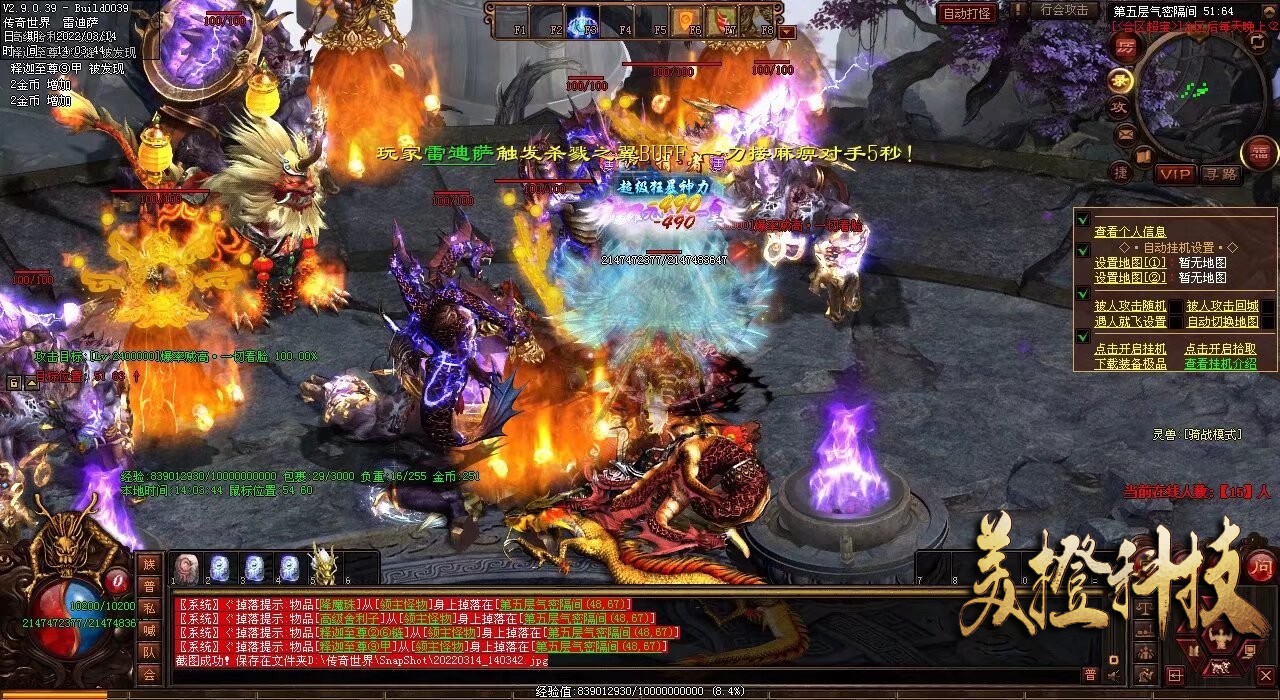This screenshot has width=1280, height=700.
Task: Activate the blue orb skill on F3
Action: pos(583,21)
